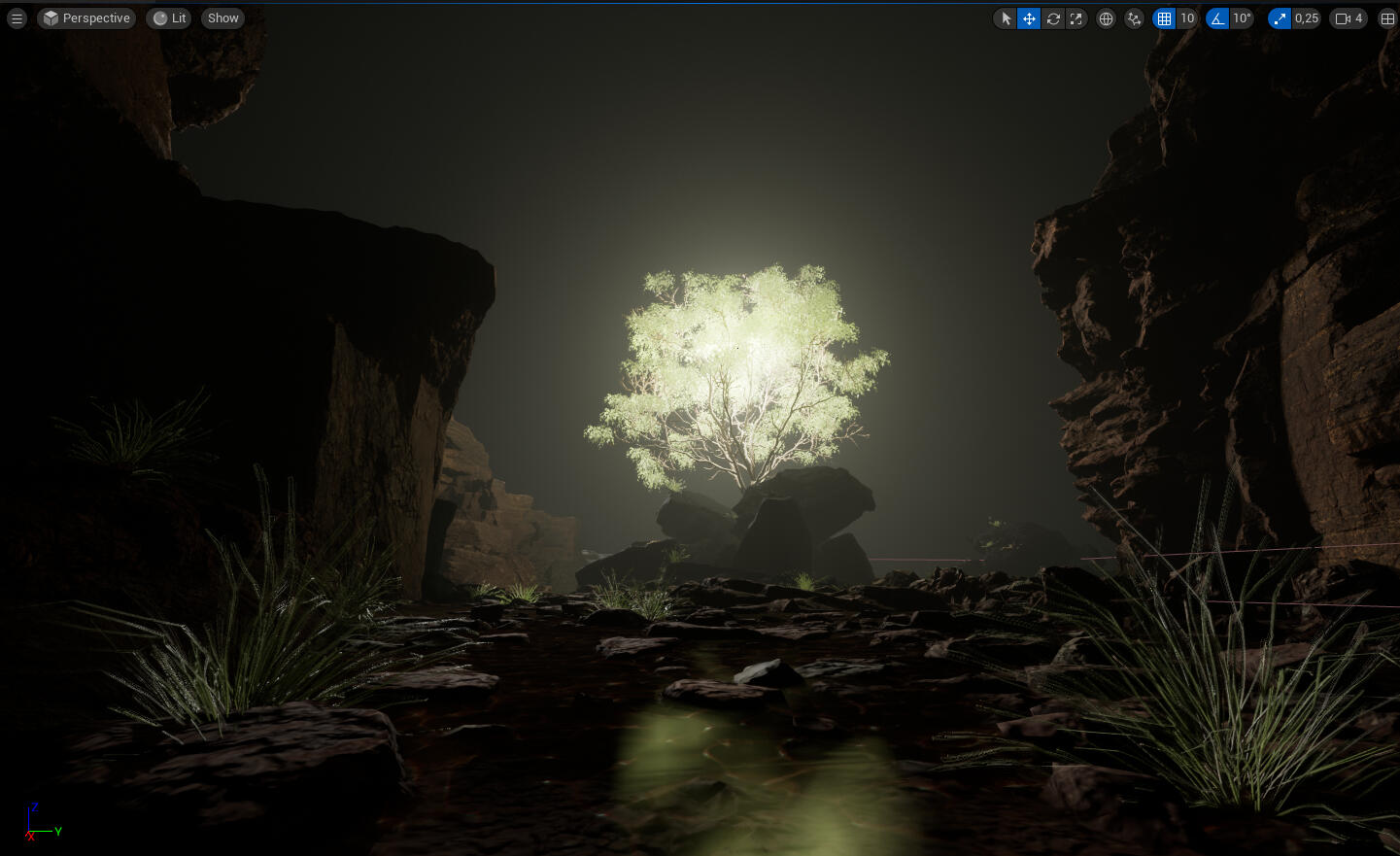Click the camera speed value 4
1400x856 pixels.
tap(1358, 18)
